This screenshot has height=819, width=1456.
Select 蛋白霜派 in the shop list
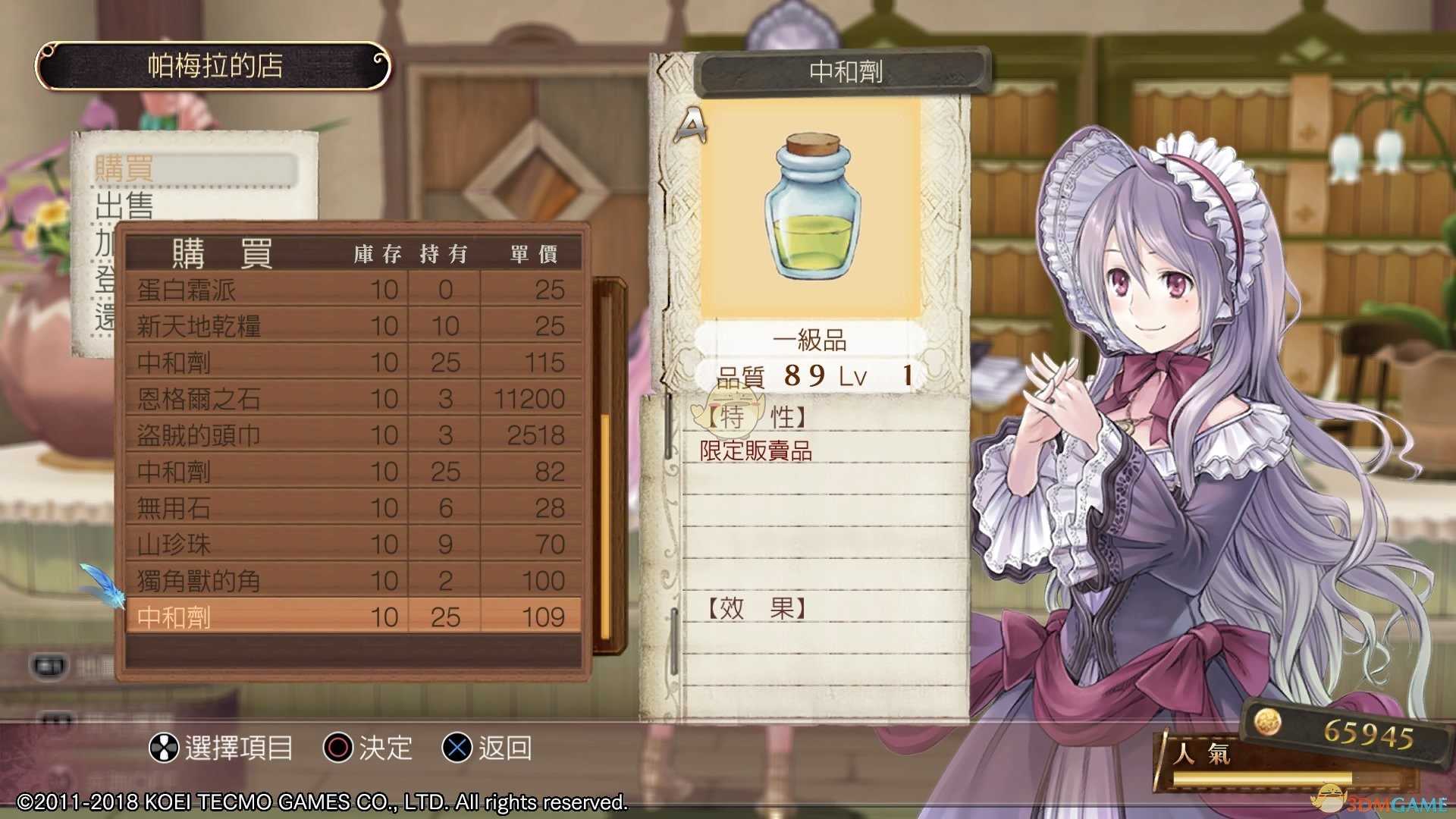pyautogui.click(x=353, y=290)
